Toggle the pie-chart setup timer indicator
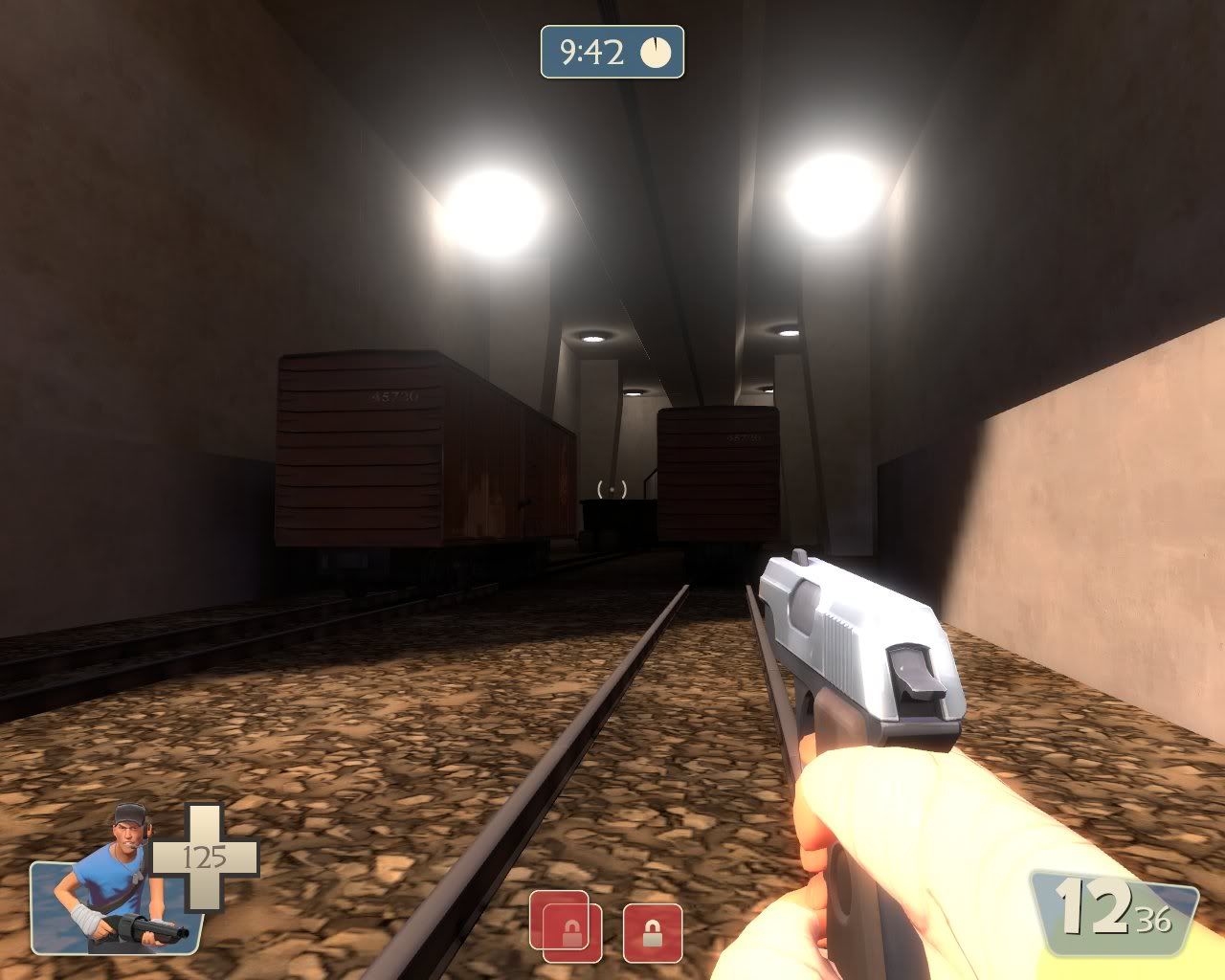Screen dimensions: 1225x980 click(x=656, y=53)
